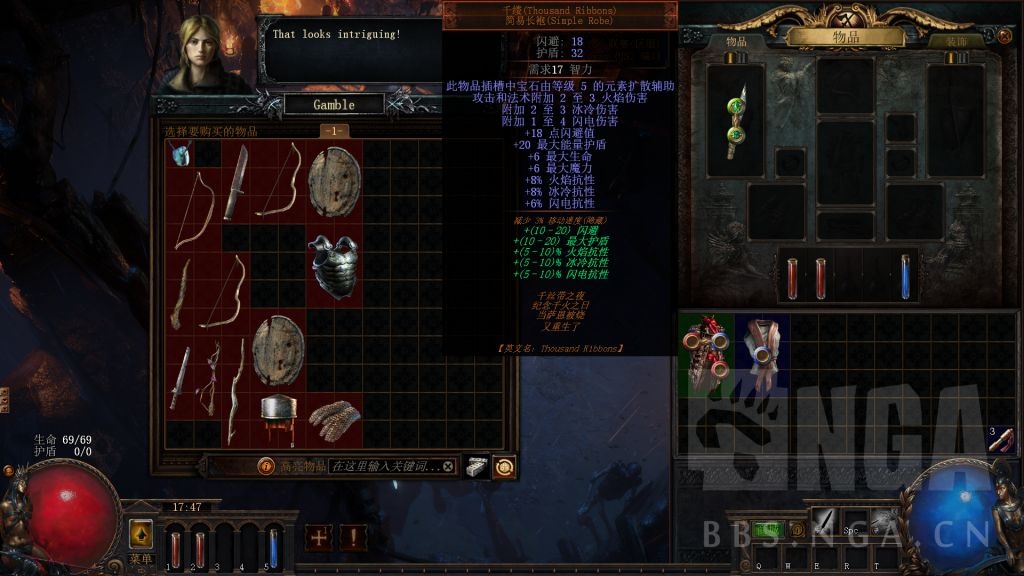Open the 菜单 menu button
1024x576 pixels.
click(x=141, y=534)
